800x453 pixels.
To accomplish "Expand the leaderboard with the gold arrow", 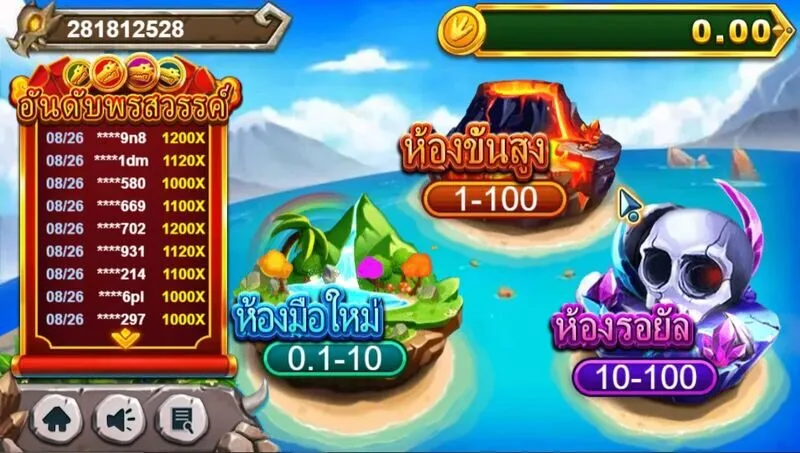I will coord(125,339).
